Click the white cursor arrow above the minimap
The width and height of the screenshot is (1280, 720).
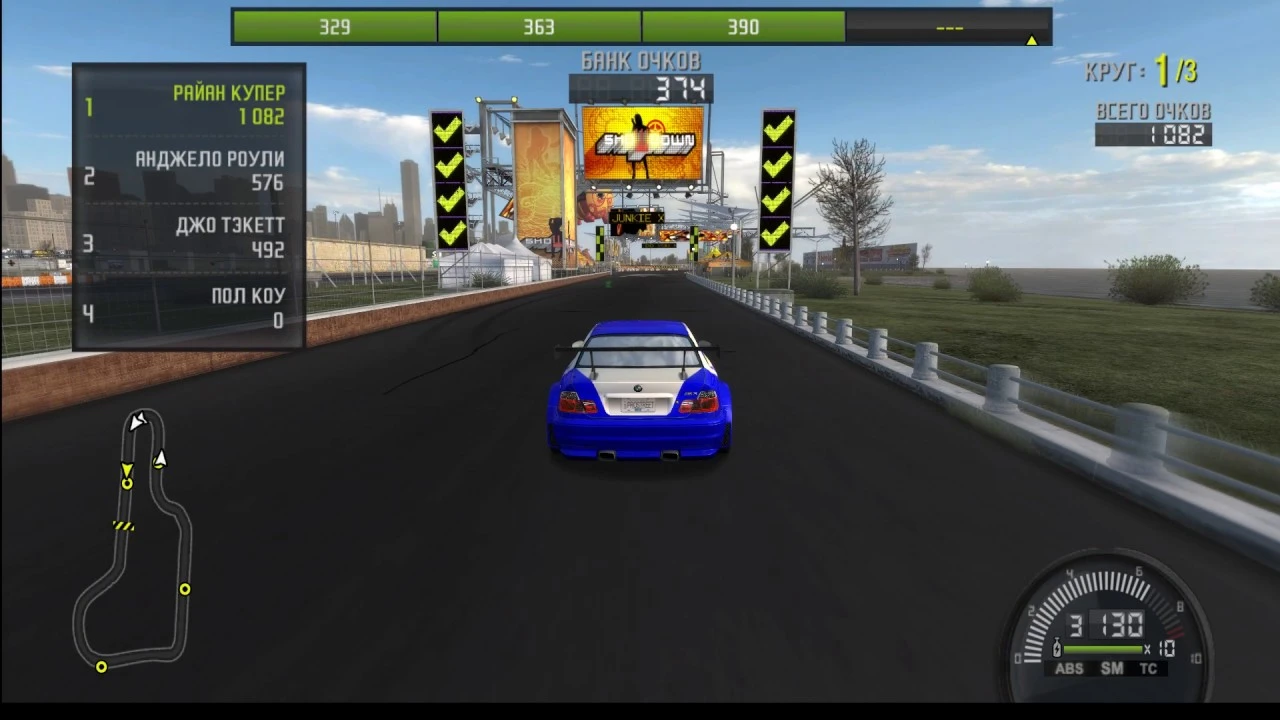(139, 422)
